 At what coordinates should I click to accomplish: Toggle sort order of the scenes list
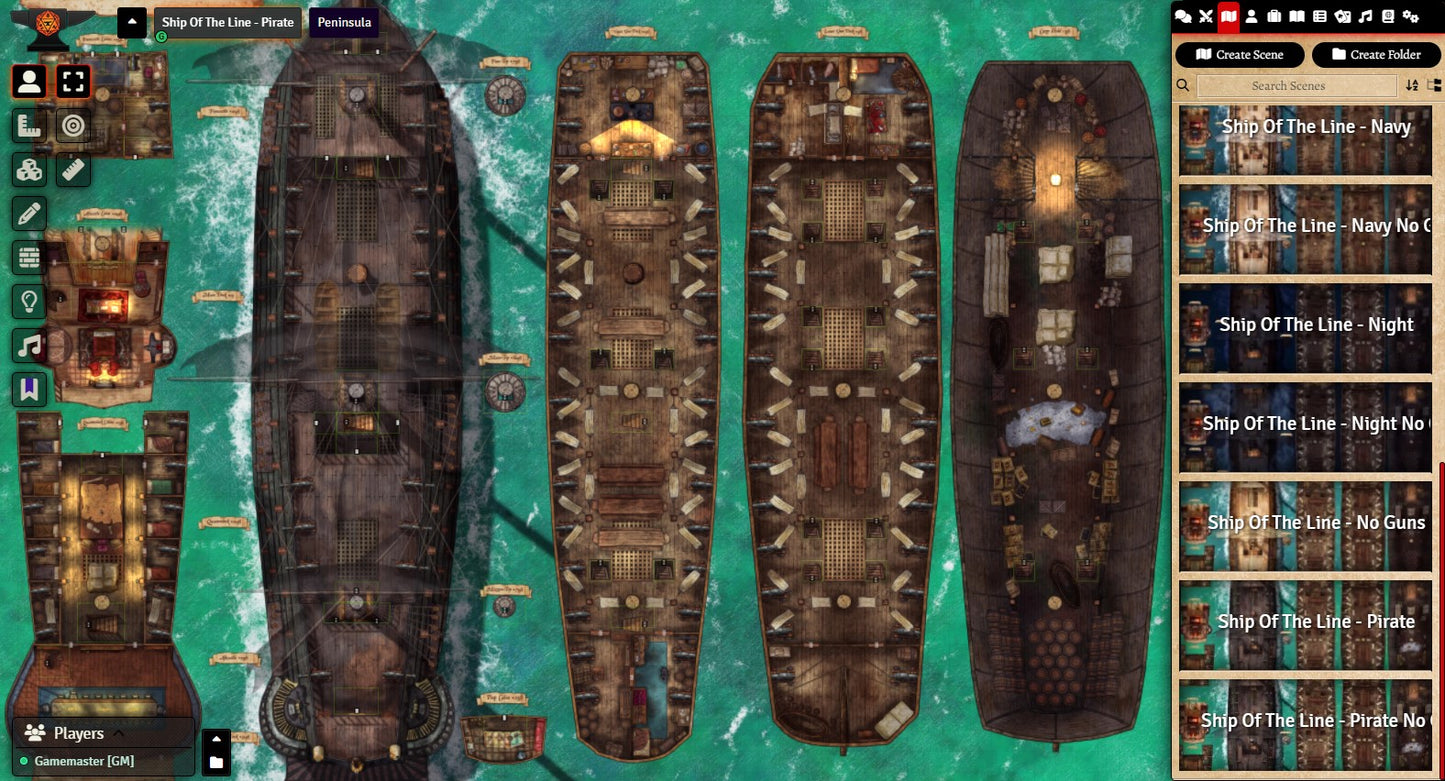pos(1412,86)
